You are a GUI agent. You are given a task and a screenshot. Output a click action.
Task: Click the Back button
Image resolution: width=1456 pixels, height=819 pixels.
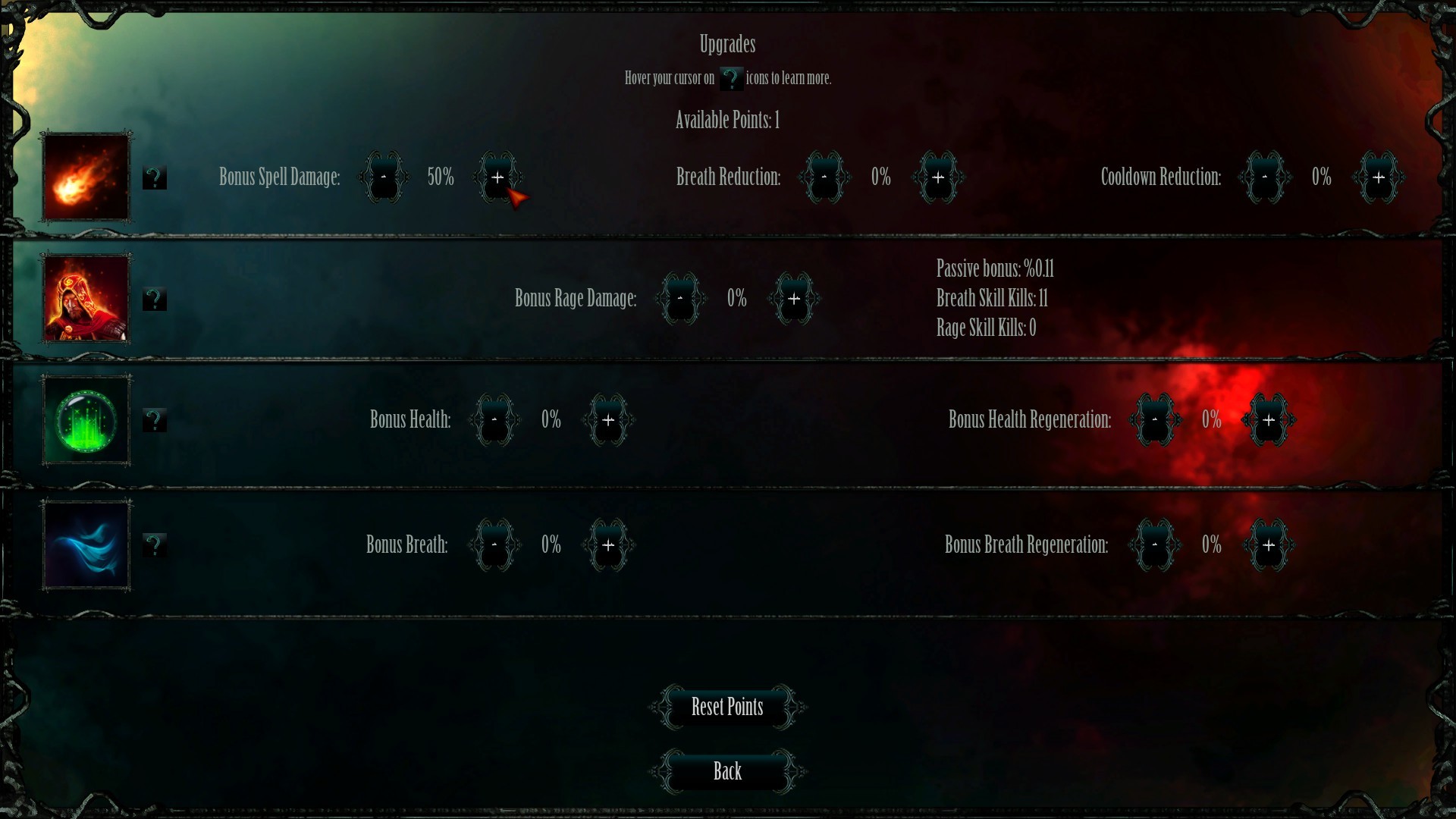(x=726, y=771)
